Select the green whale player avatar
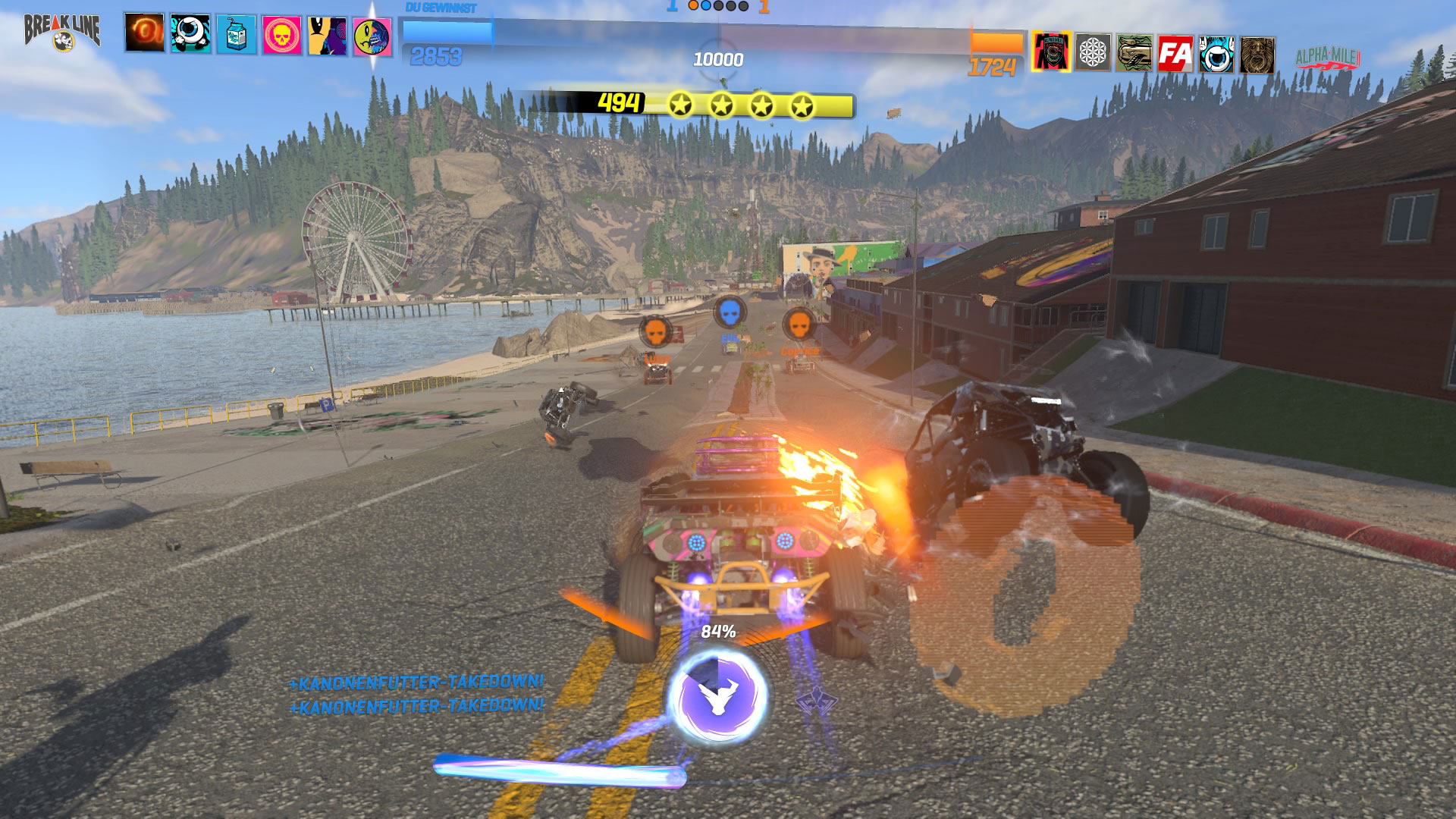 (x=1134, y=53)
